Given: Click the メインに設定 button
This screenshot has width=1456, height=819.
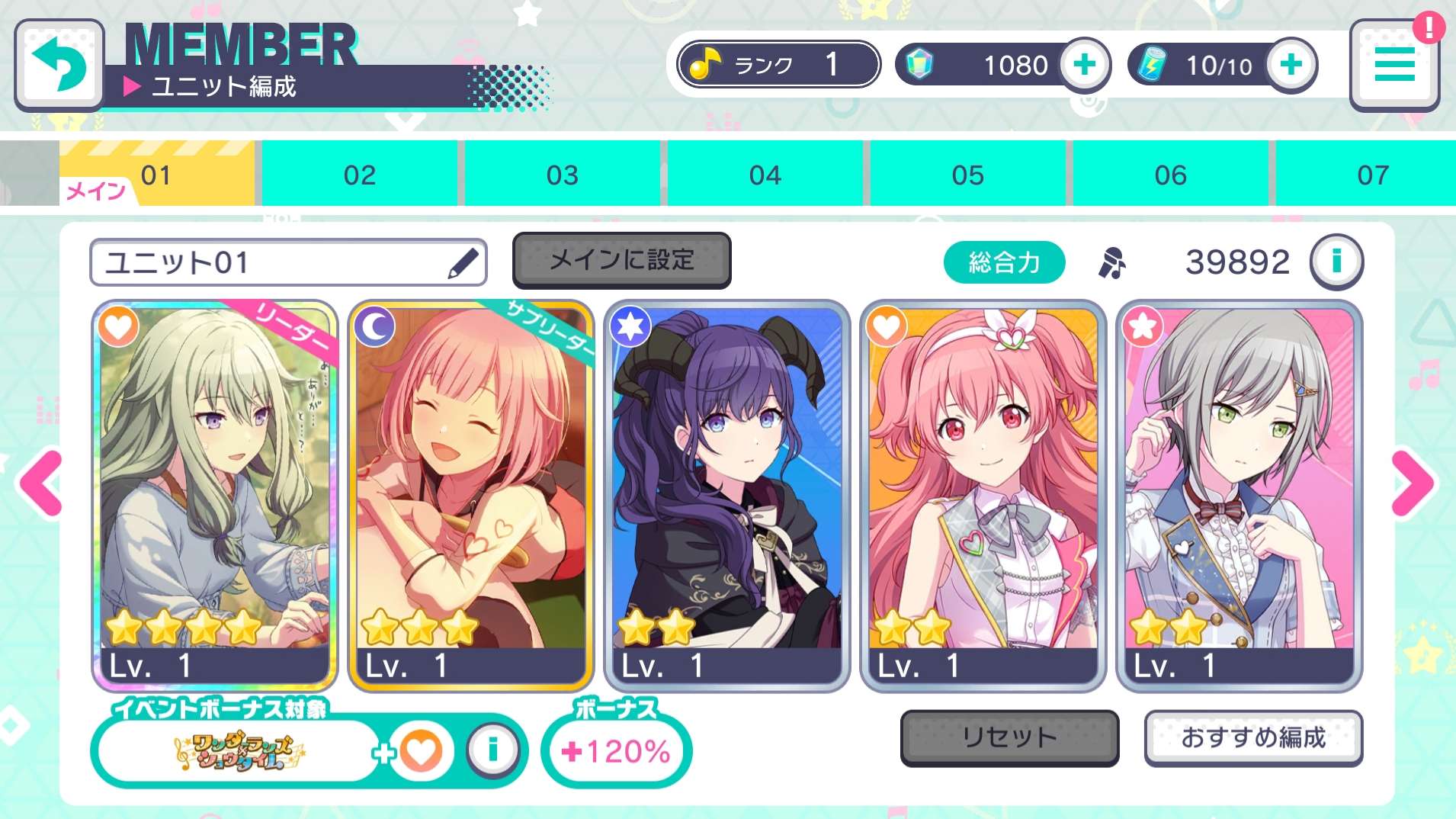Looking at the screenshot, I should (x=621, y=260).
